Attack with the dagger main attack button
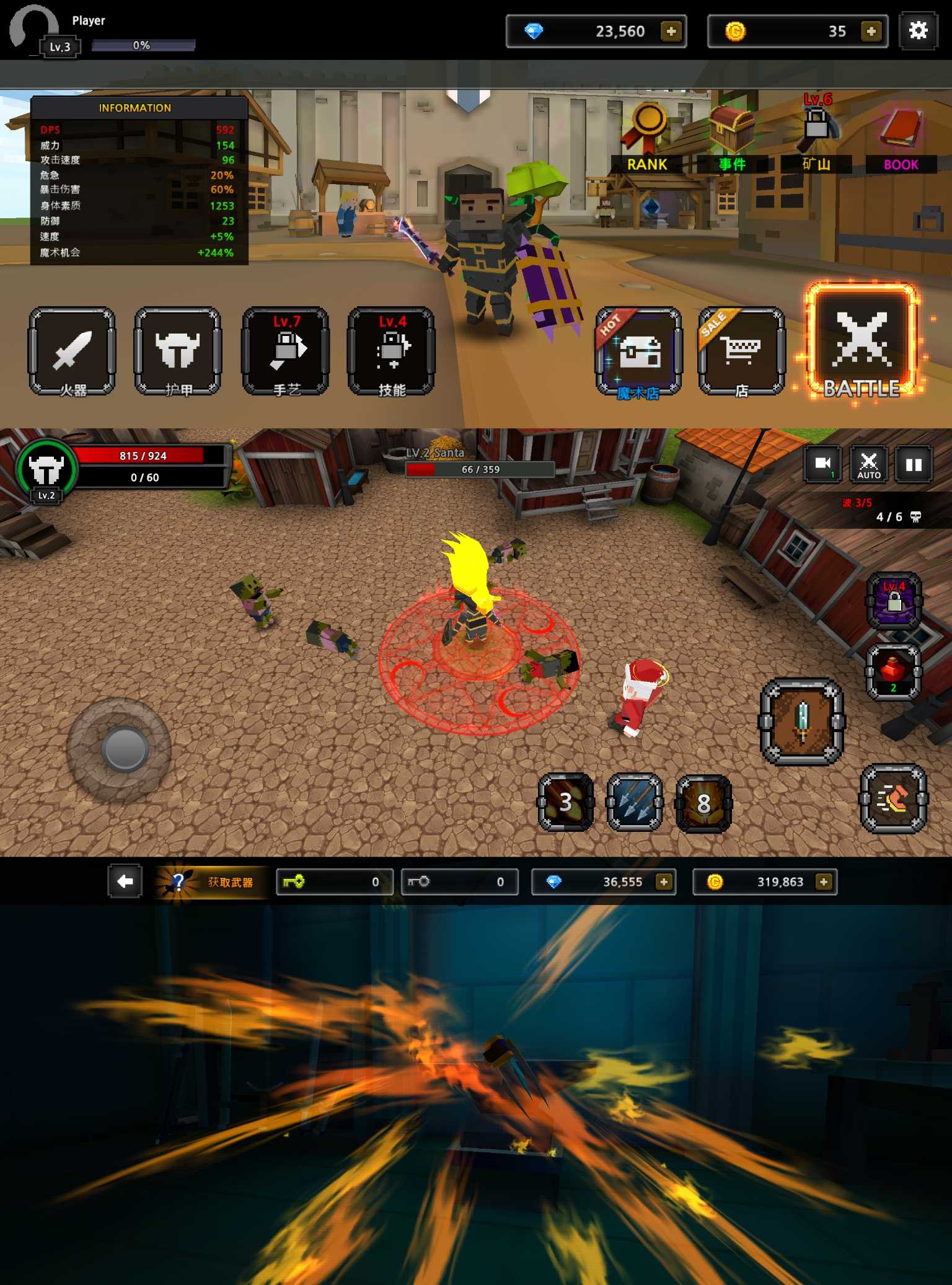Image resolution: width=952 pixels, height=1285 pixels. [801, 722]
